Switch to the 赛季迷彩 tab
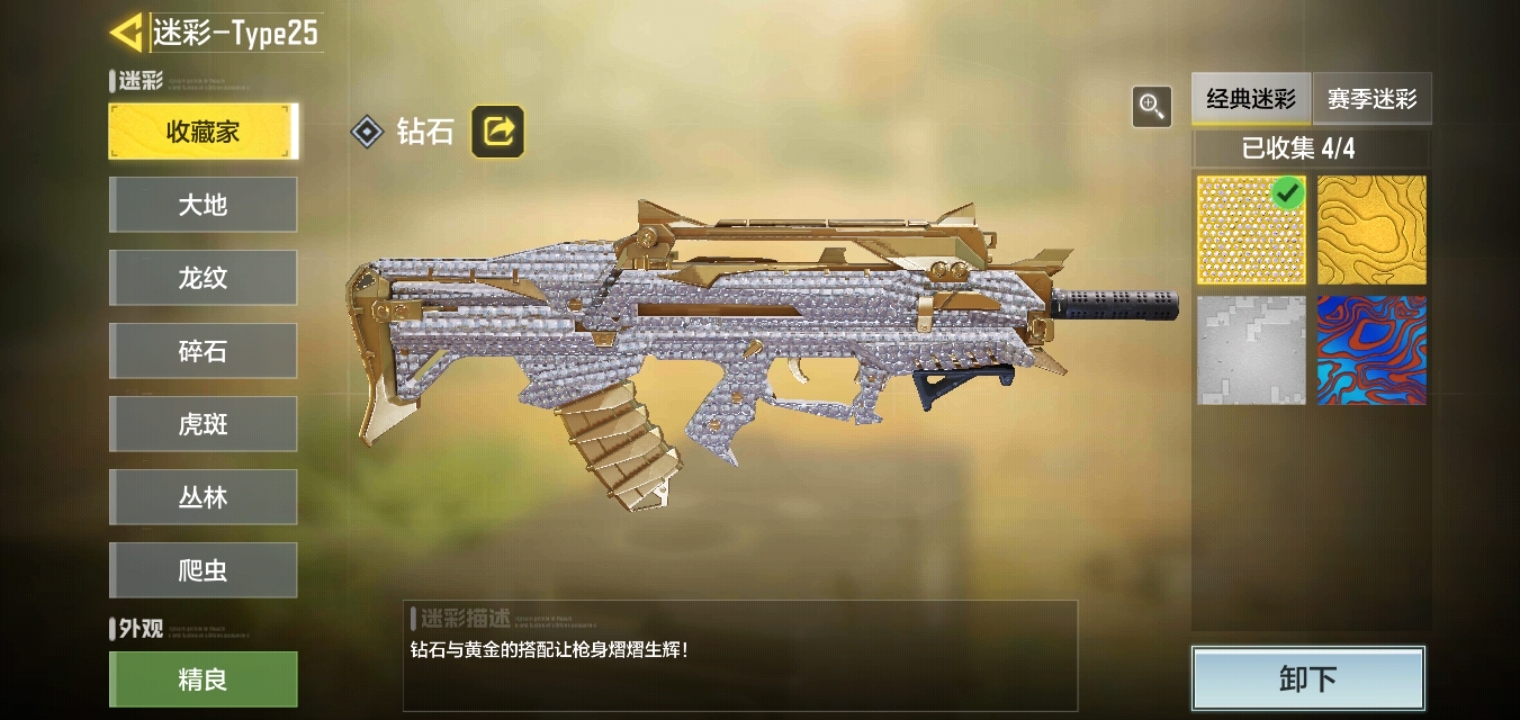Screen dimensions: 1520x720 (x=1372, y=99)
